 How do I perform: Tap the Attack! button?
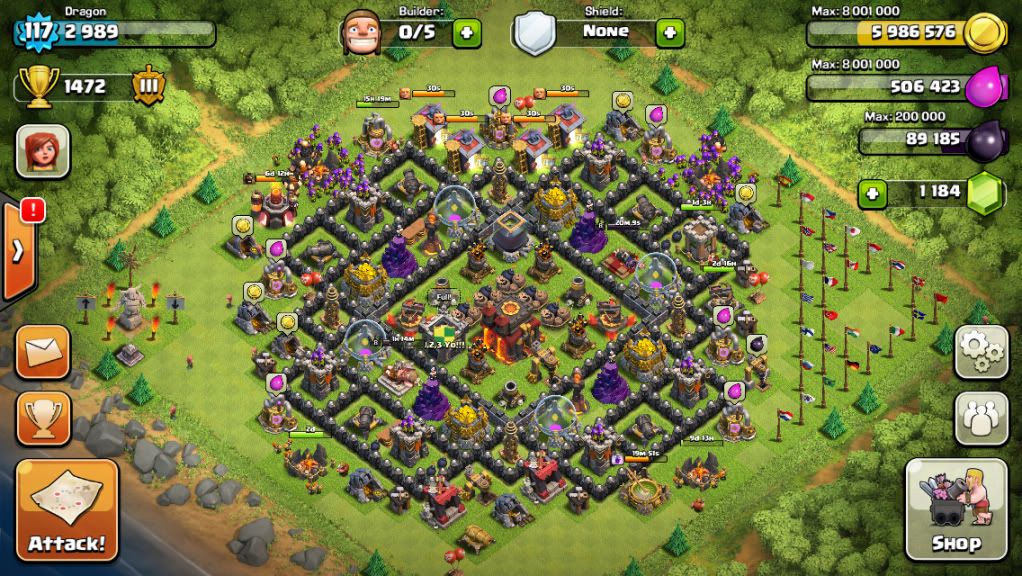coord(67,510)
